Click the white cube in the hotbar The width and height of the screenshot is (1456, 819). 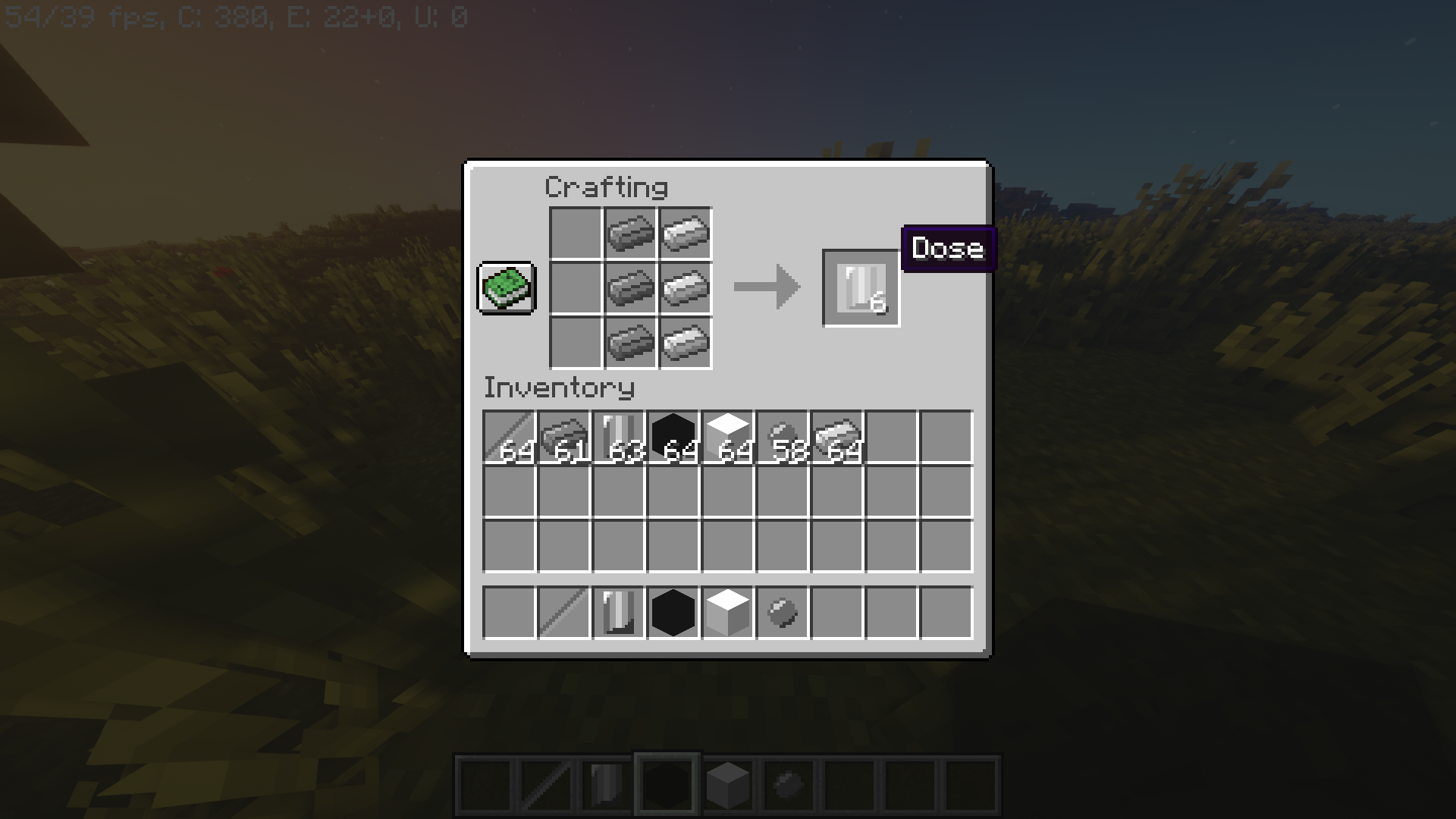point(726,613)
